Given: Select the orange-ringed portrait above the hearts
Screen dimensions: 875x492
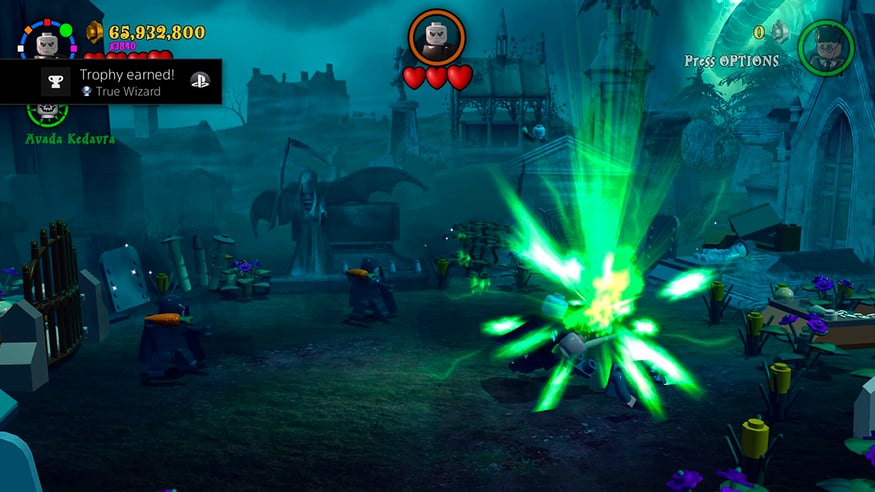Looking at the screenshot, I should click(437, 38).
